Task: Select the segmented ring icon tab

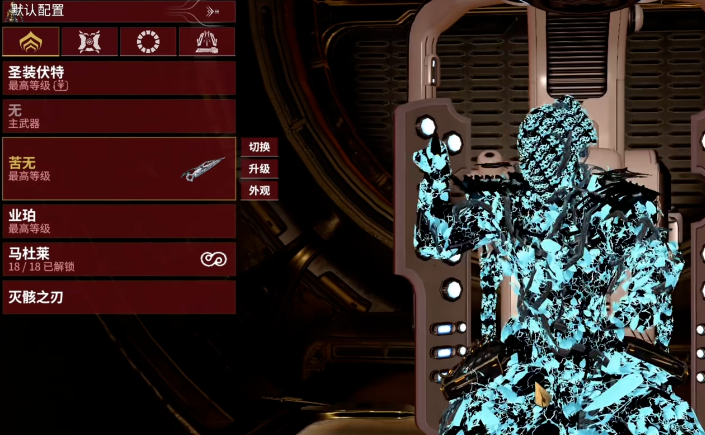Action: (x=148, y=42)
